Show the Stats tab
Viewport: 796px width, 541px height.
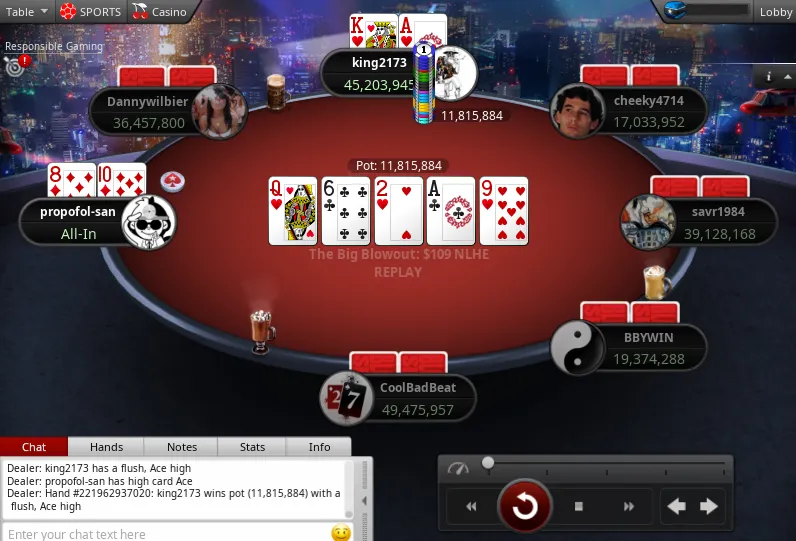[x=252, y=447]
